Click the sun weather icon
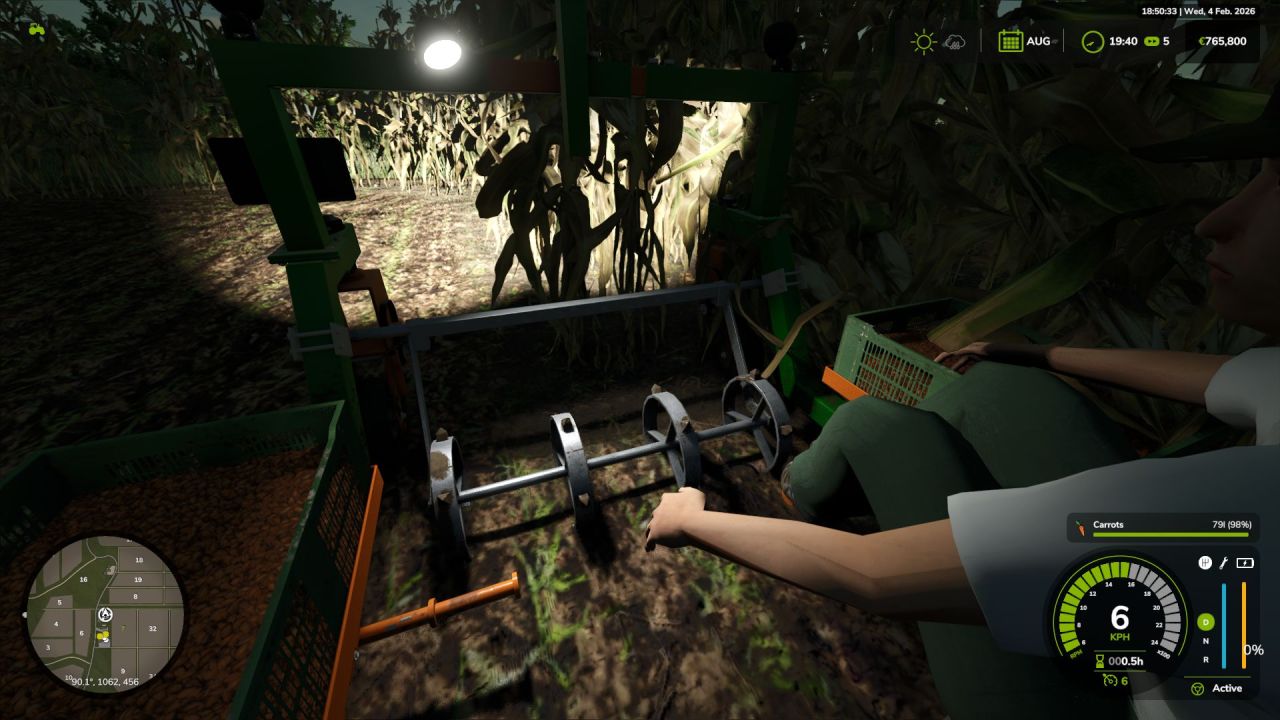Screen dimensions: 1280x720 (924, 40)
